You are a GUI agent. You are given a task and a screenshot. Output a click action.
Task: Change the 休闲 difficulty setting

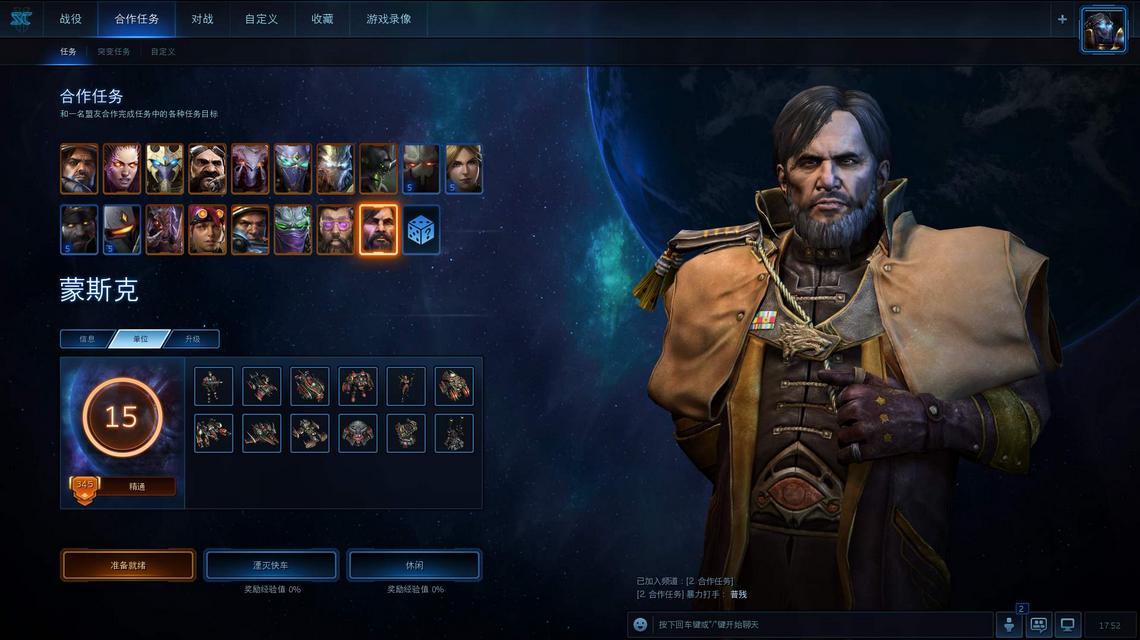coord(414,565)
